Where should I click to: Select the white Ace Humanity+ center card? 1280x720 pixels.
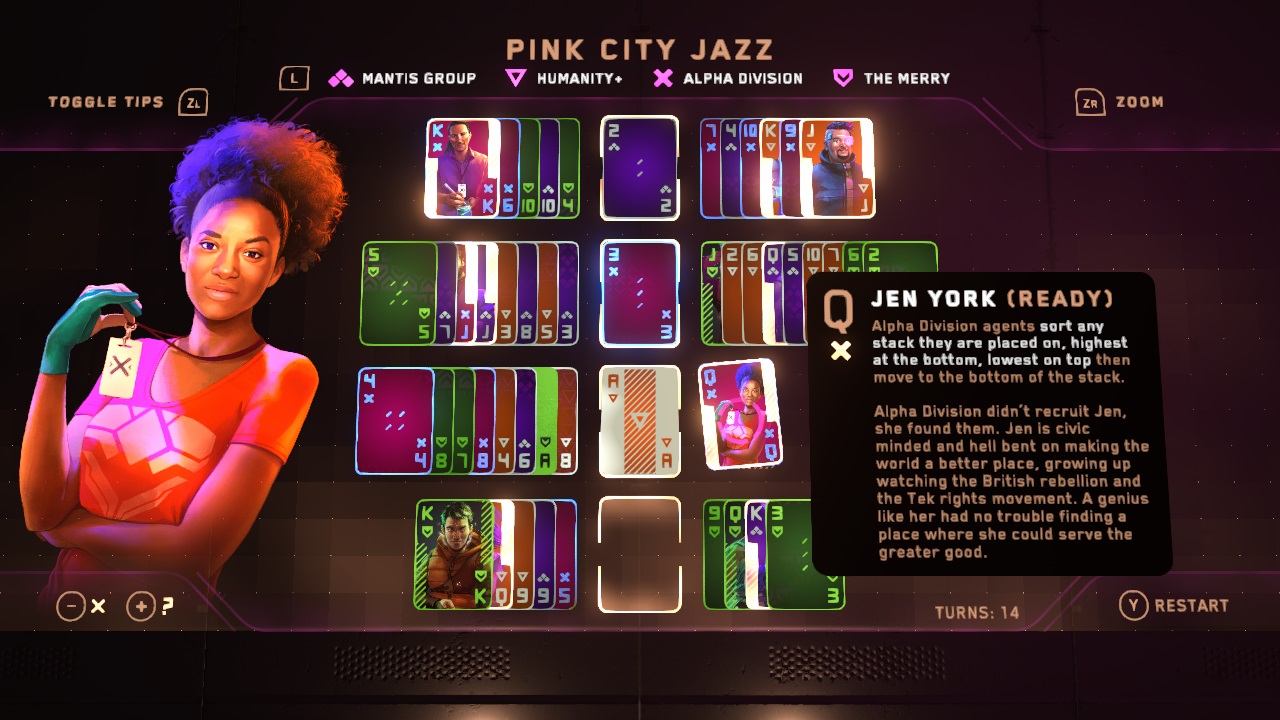click(640, 420)
